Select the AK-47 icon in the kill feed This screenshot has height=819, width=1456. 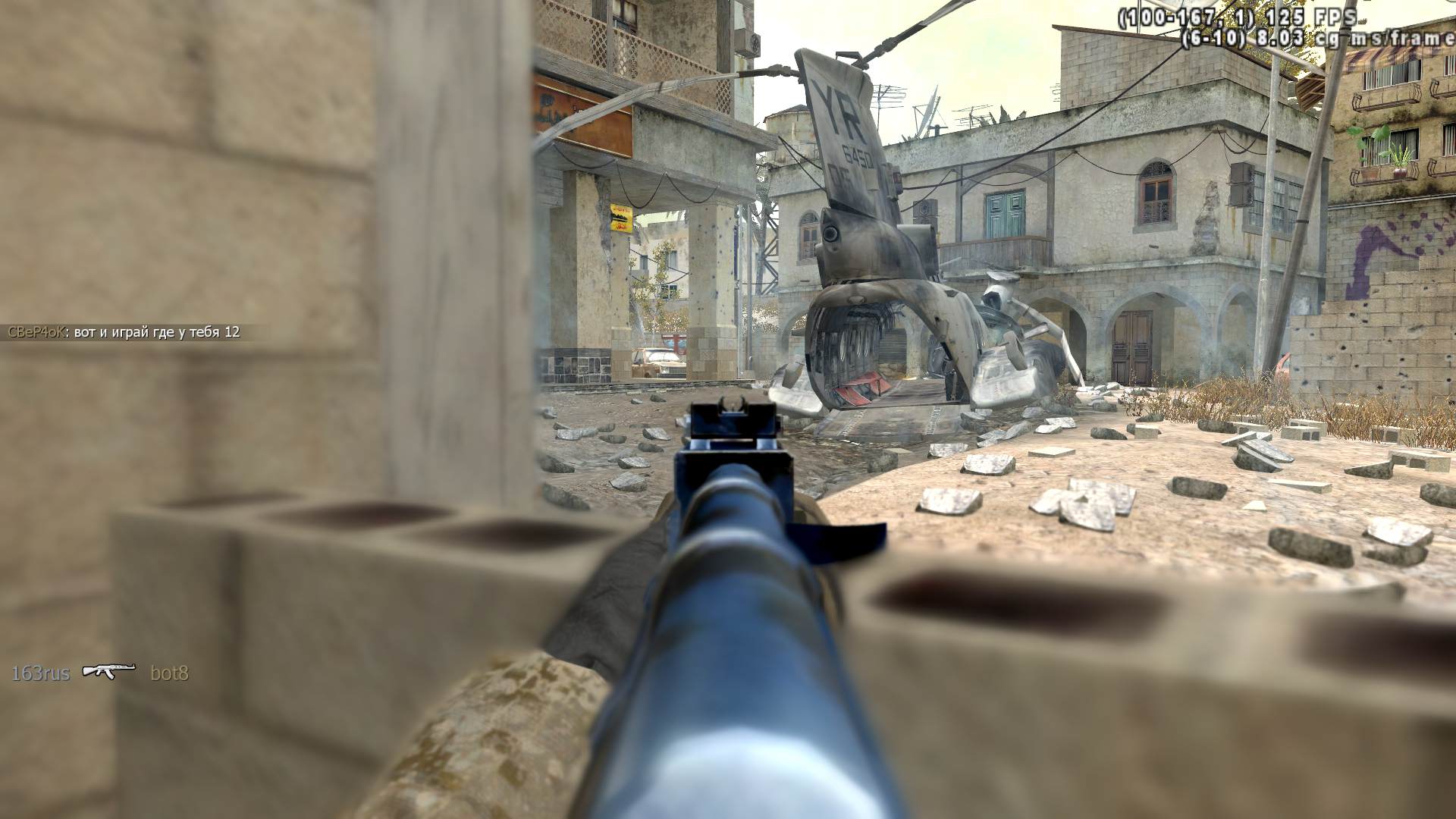[x=108, y=670]
